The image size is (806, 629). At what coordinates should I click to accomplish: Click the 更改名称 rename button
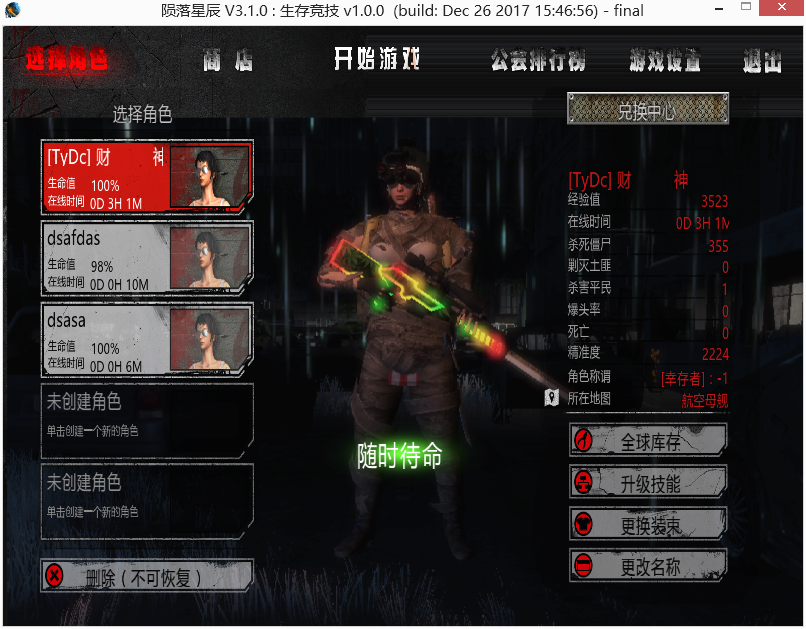click(x=648, y=567)
